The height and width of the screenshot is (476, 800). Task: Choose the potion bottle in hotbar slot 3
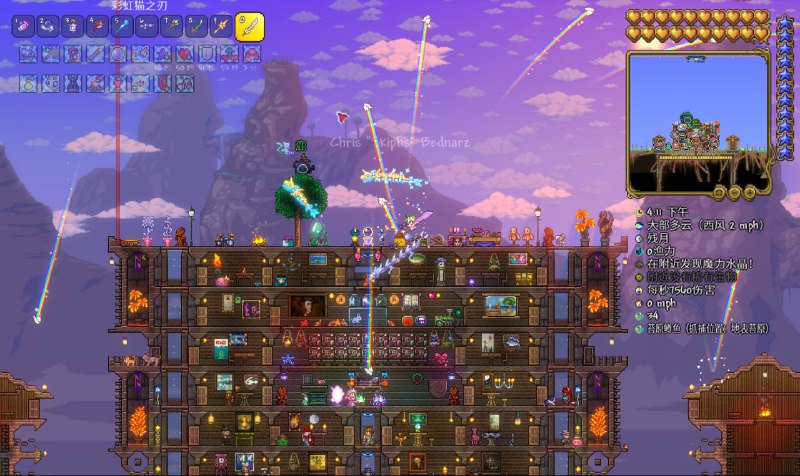(73, 27)
